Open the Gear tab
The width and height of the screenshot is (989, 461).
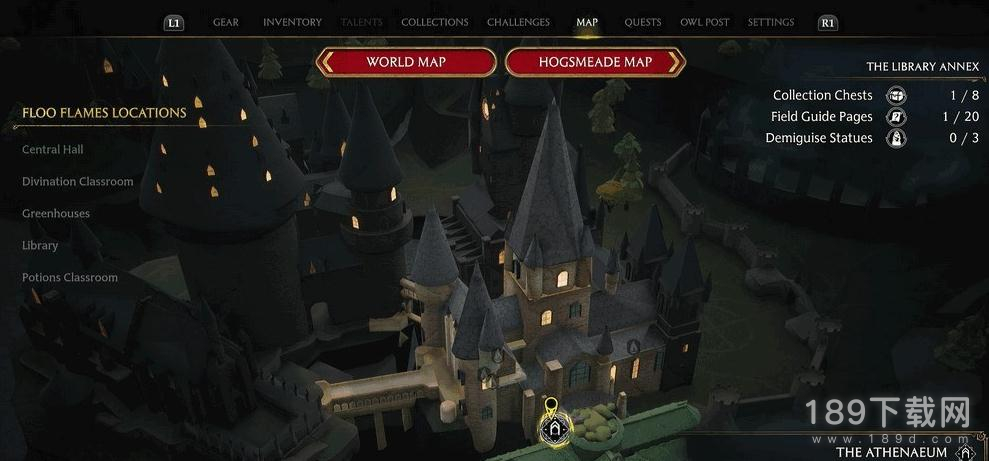point(225,22)
